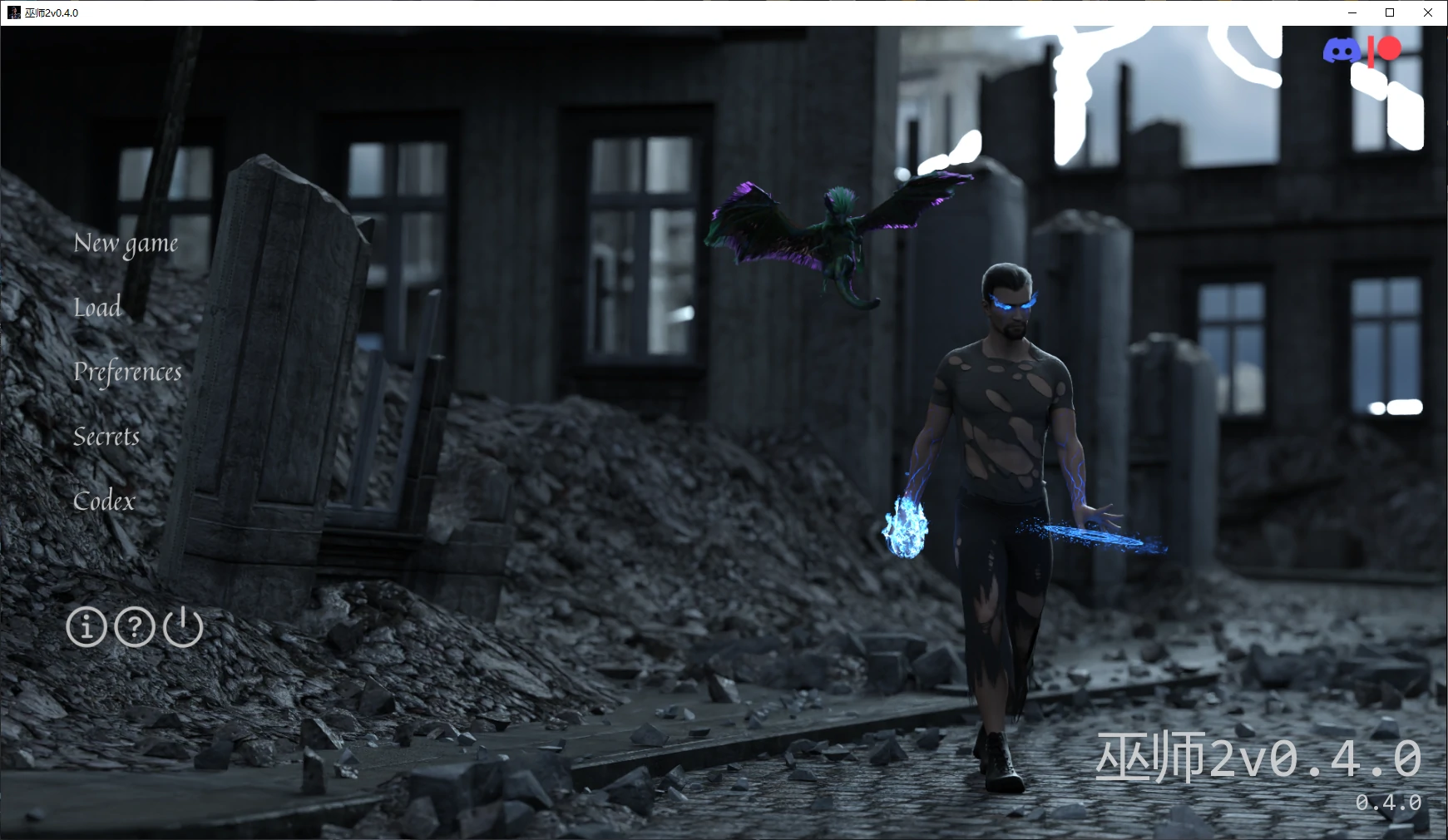Open the Patreon support icon
The width and height of the screenshot is (1448, 840).
[x=1385, y=50]
